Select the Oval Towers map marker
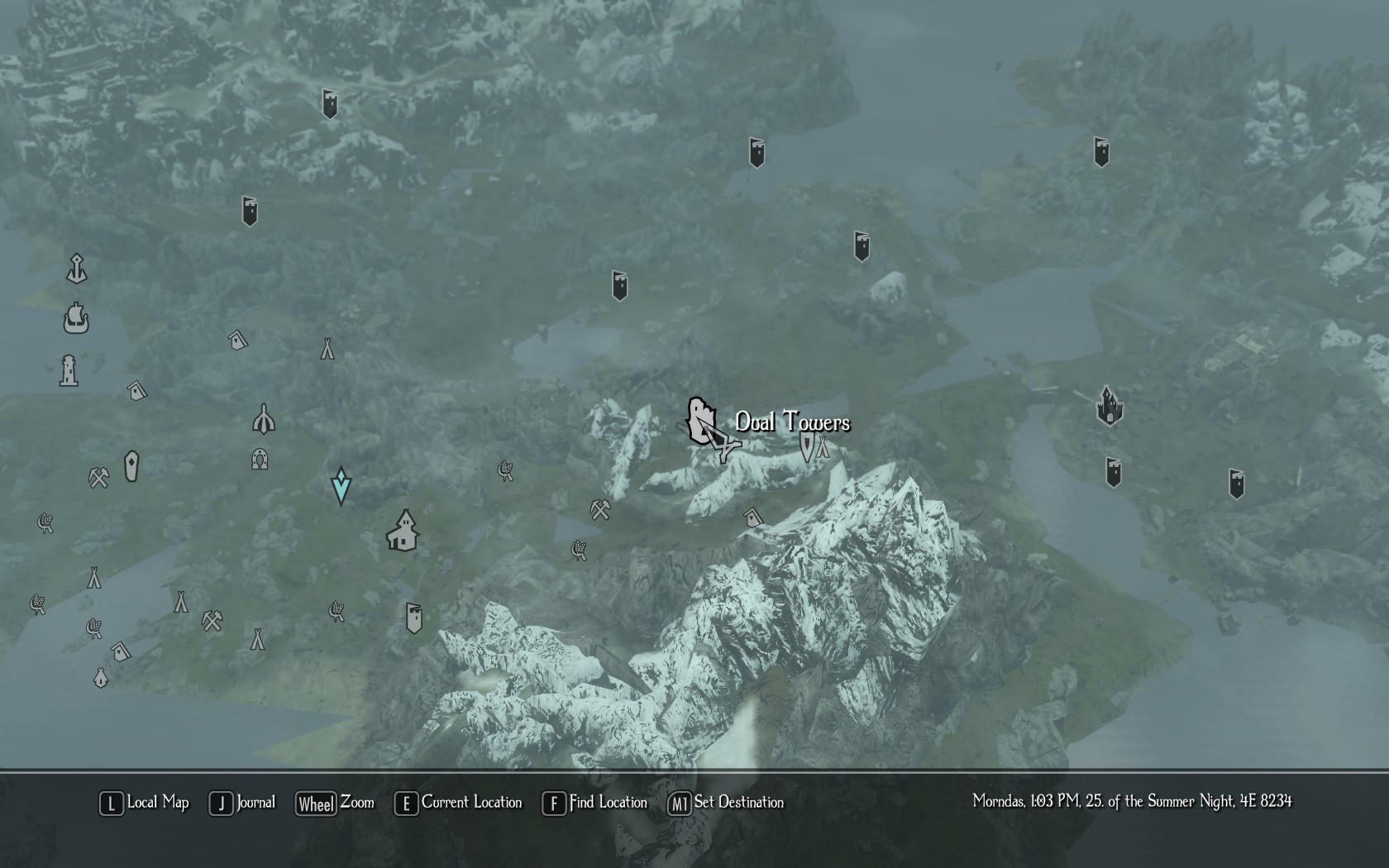The image size is (1389, 868). [701, 419]
